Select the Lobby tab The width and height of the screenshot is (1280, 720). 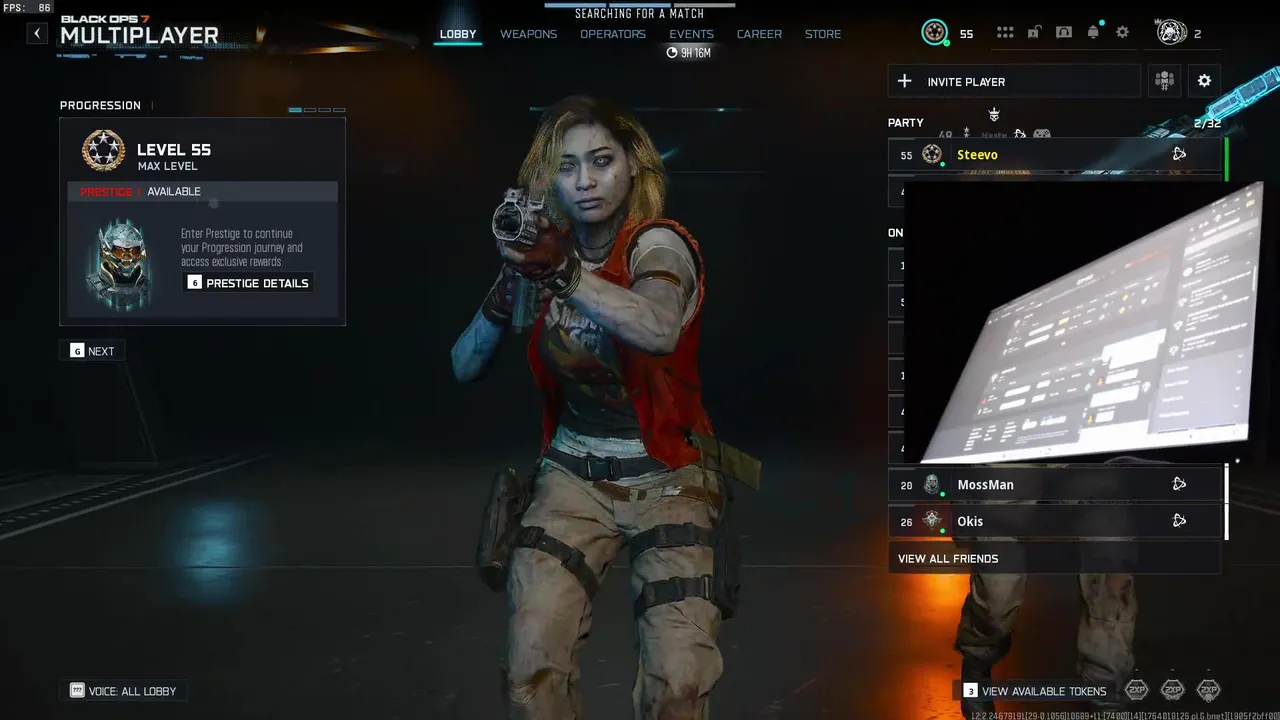point(458,34)
